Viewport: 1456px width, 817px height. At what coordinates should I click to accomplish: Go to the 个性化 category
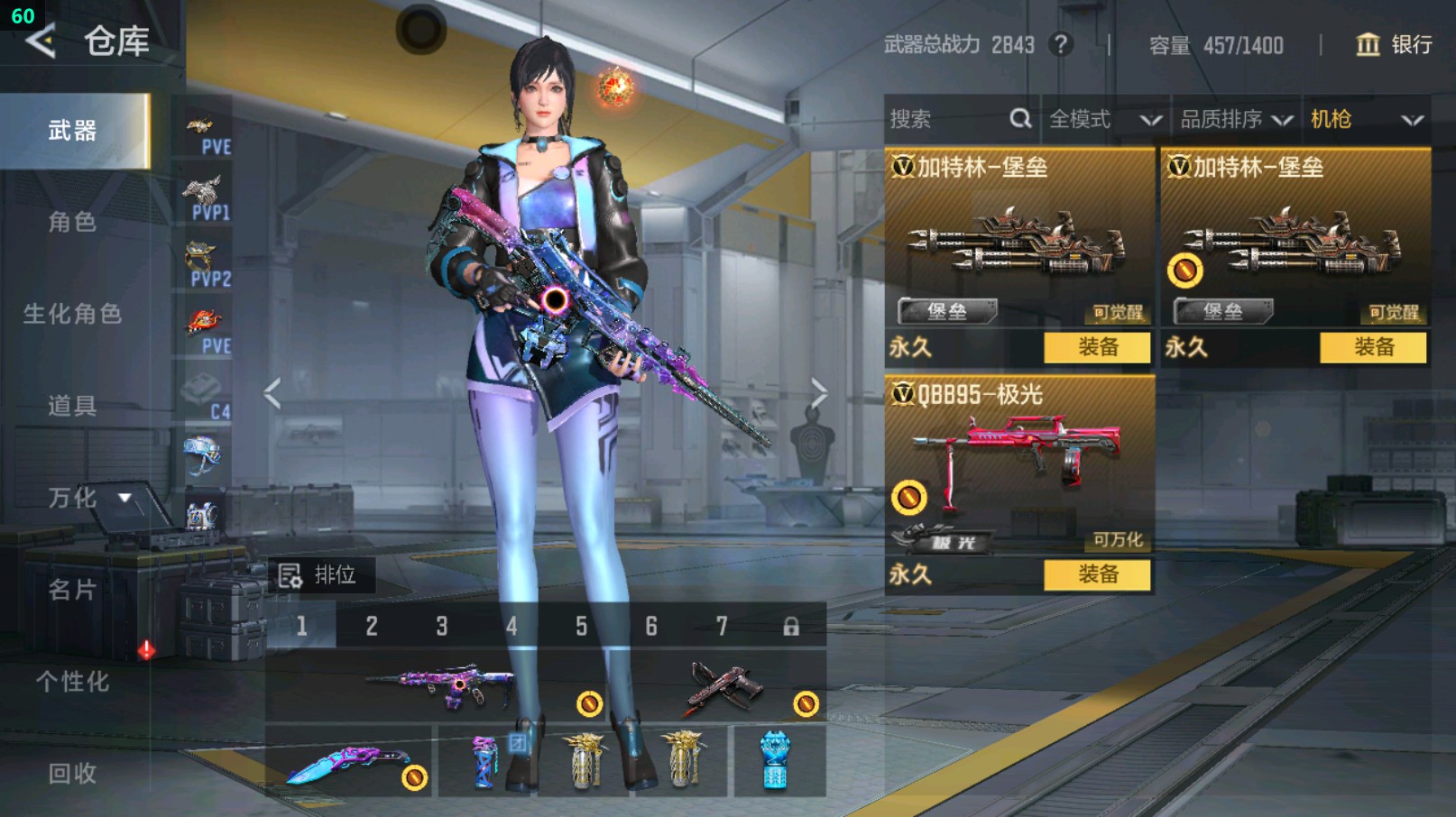pyautogui.click(x=72, y=682)
